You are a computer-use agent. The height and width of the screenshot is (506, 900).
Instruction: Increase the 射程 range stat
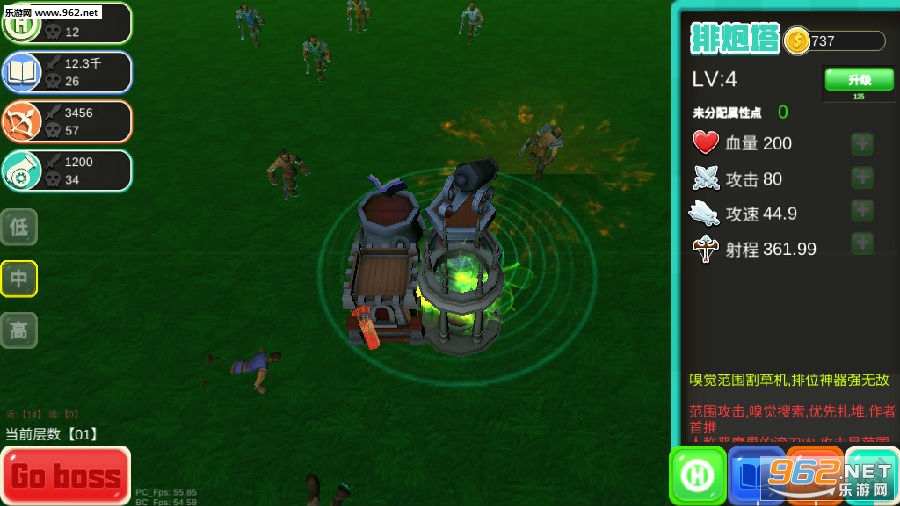[862, 244]
